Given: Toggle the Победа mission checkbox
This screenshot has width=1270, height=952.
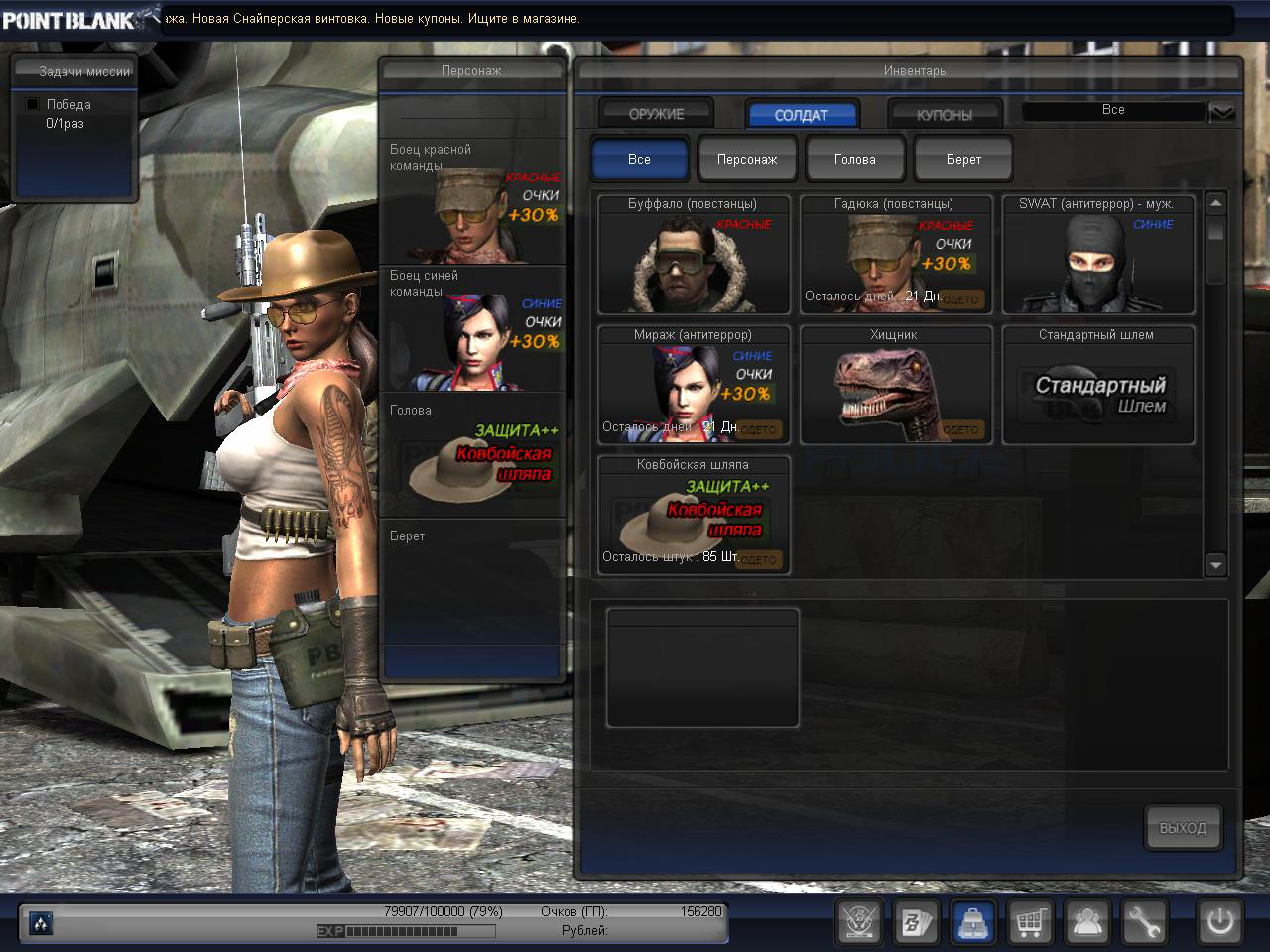Looking at the screenshot, I should 32,104.
